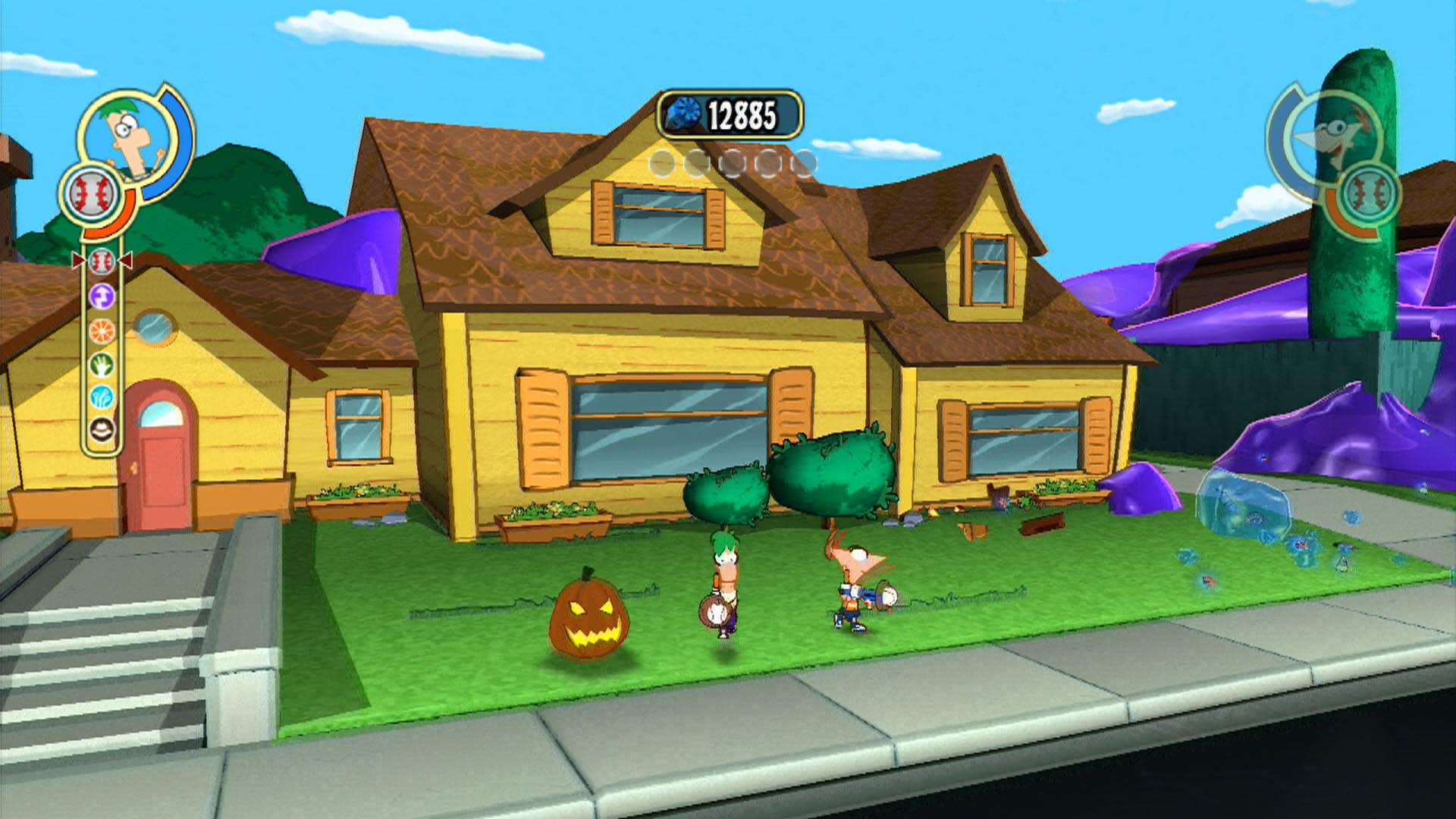Toggle Phineas' baseball weapon badge
This screenshot has width=1456, height=819.
click(1370, 193)
